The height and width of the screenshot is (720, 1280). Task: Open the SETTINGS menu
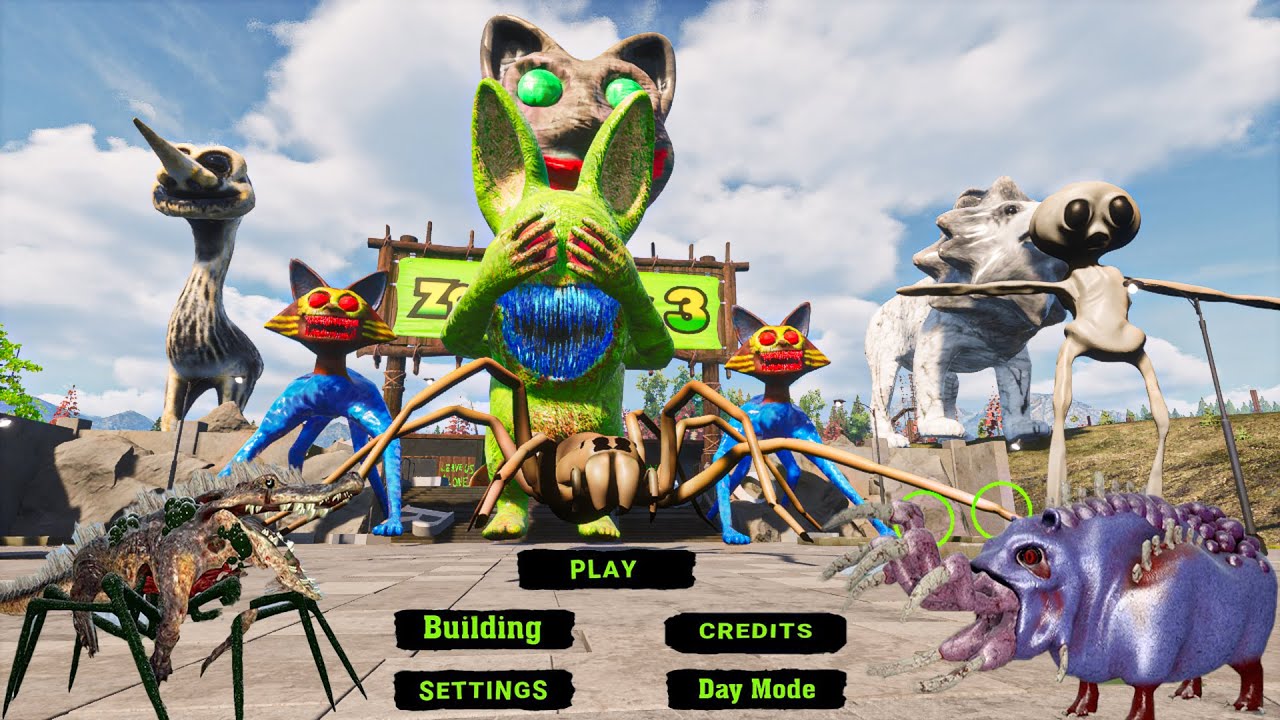point(483,689)
